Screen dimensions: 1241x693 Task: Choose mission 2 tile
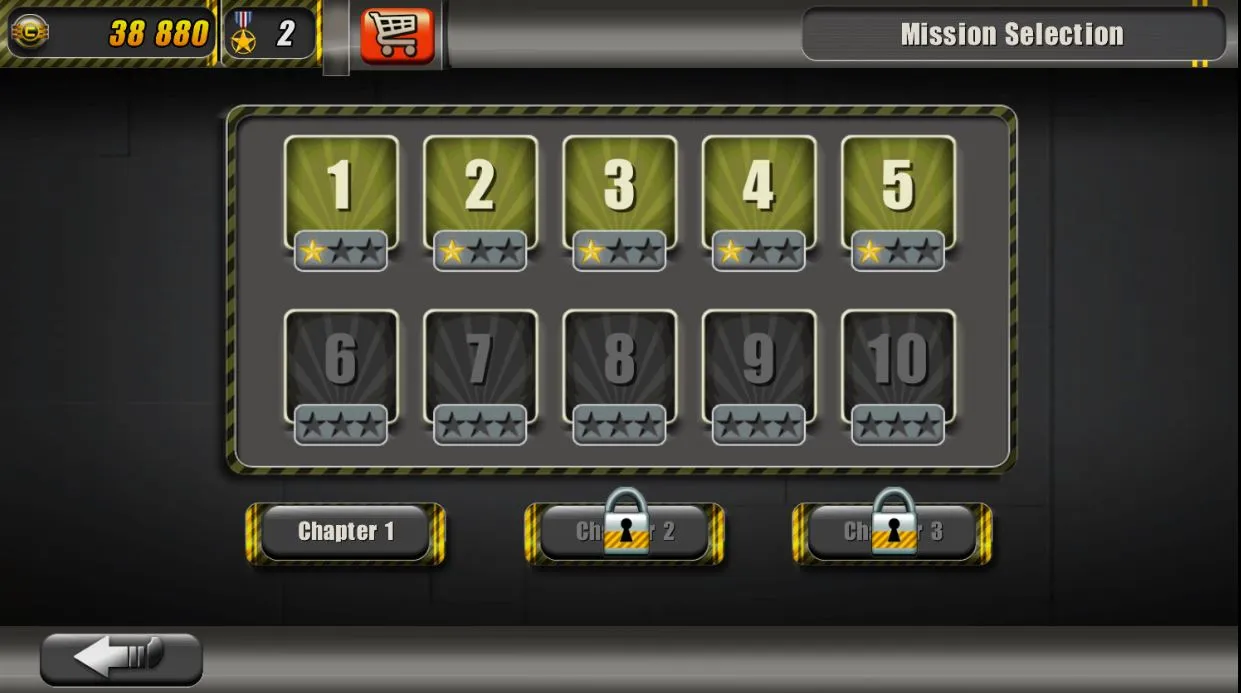click(480, 193)
